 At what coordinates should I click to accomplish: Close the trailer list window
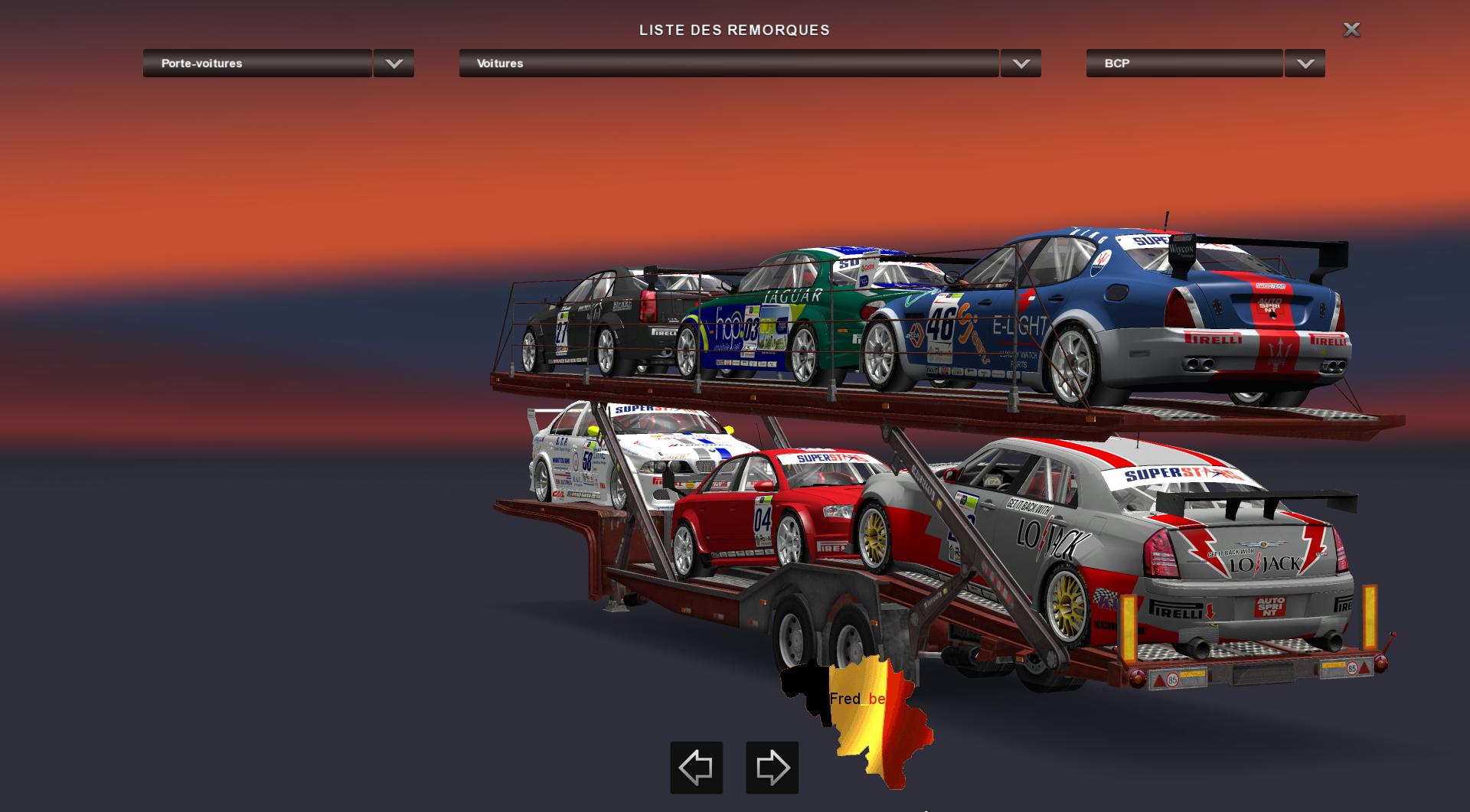(x=1351, y=30)
